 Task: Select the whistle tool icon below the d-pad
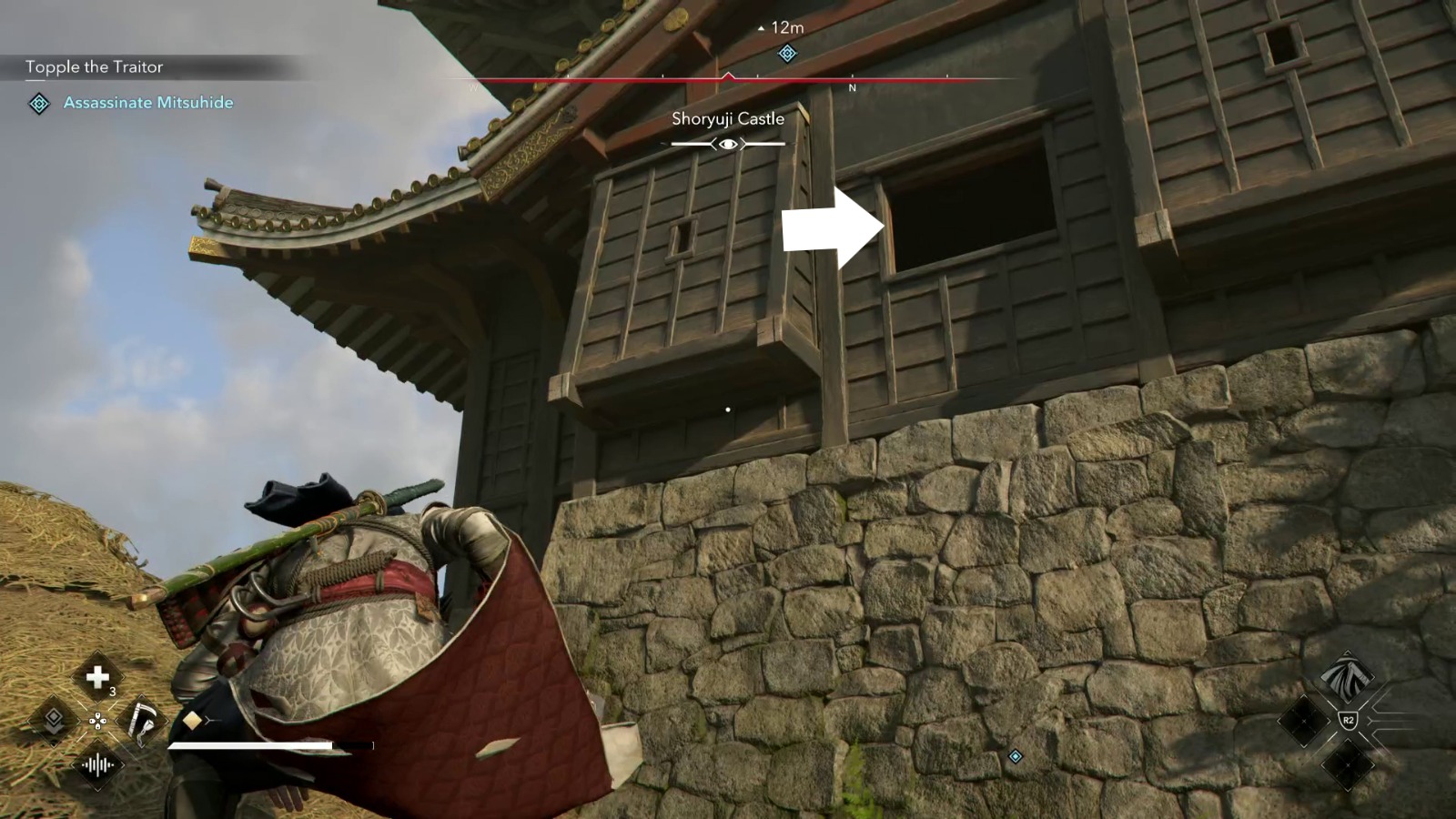pyautogui.click(x=97, y=763)
